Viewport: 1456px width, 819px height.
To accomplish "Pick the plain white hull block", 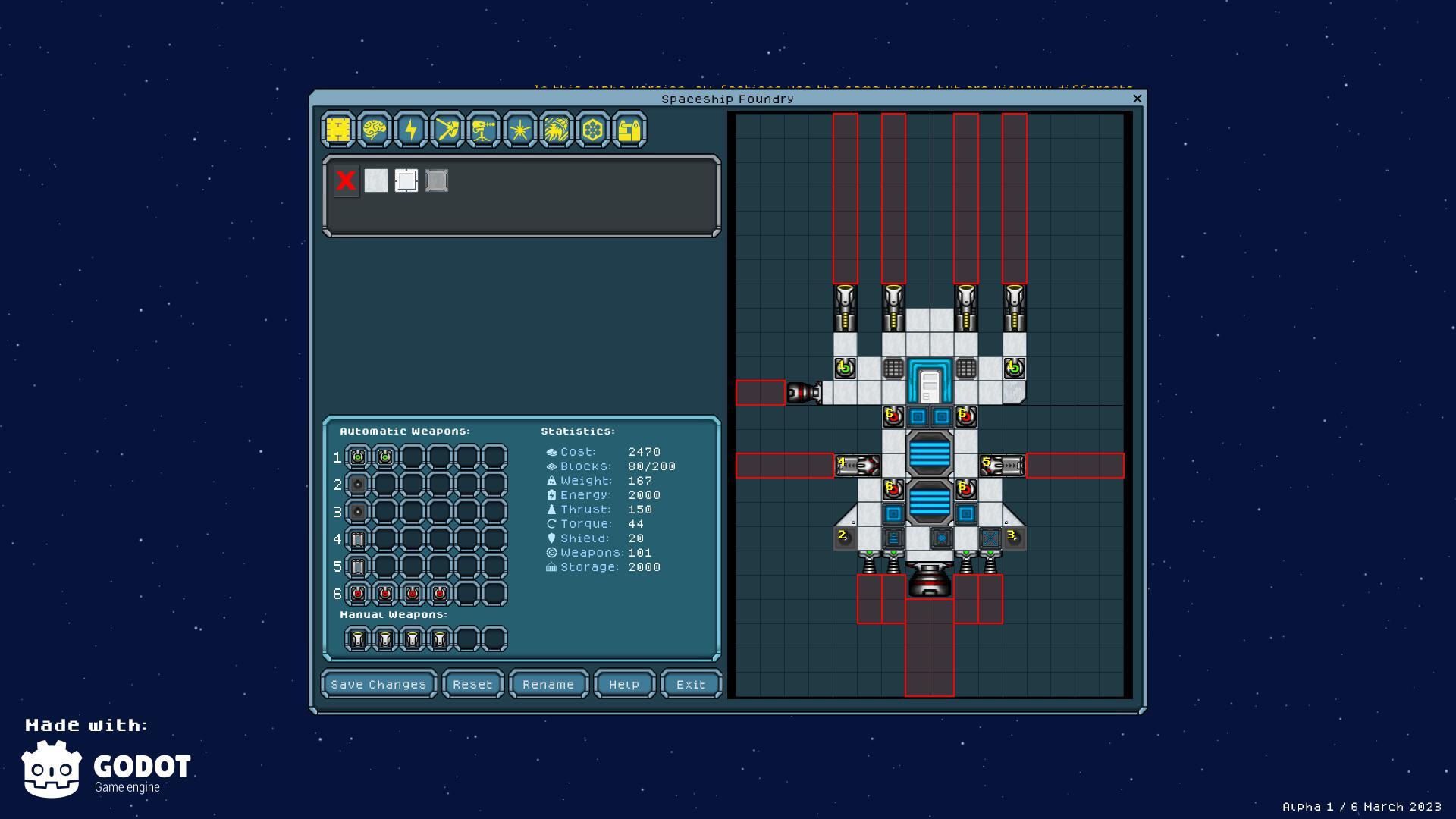I will [x=376, y=180].
